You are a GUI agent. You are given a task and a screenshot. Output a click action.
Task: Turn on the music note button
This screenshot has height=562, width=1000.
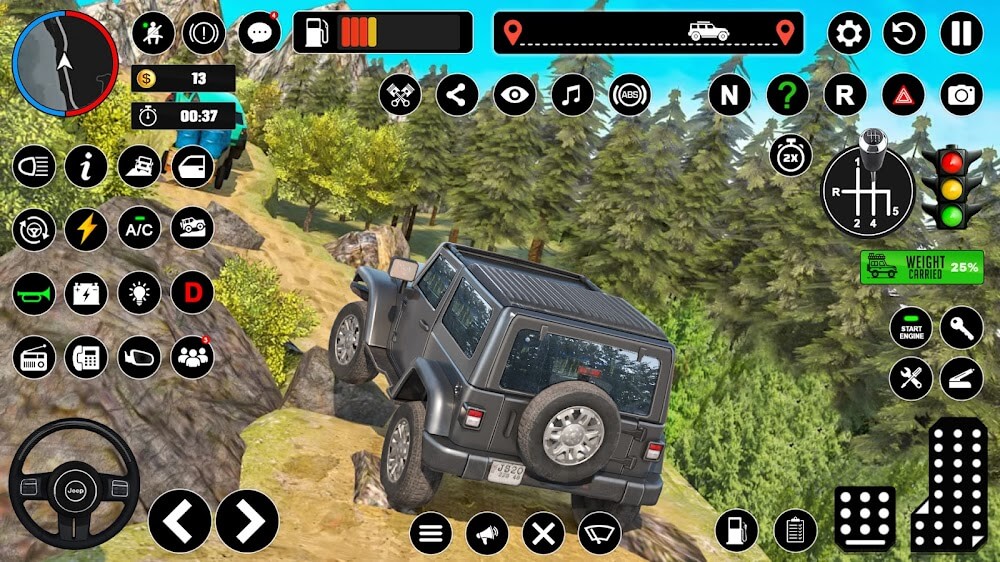coord(572,95)
